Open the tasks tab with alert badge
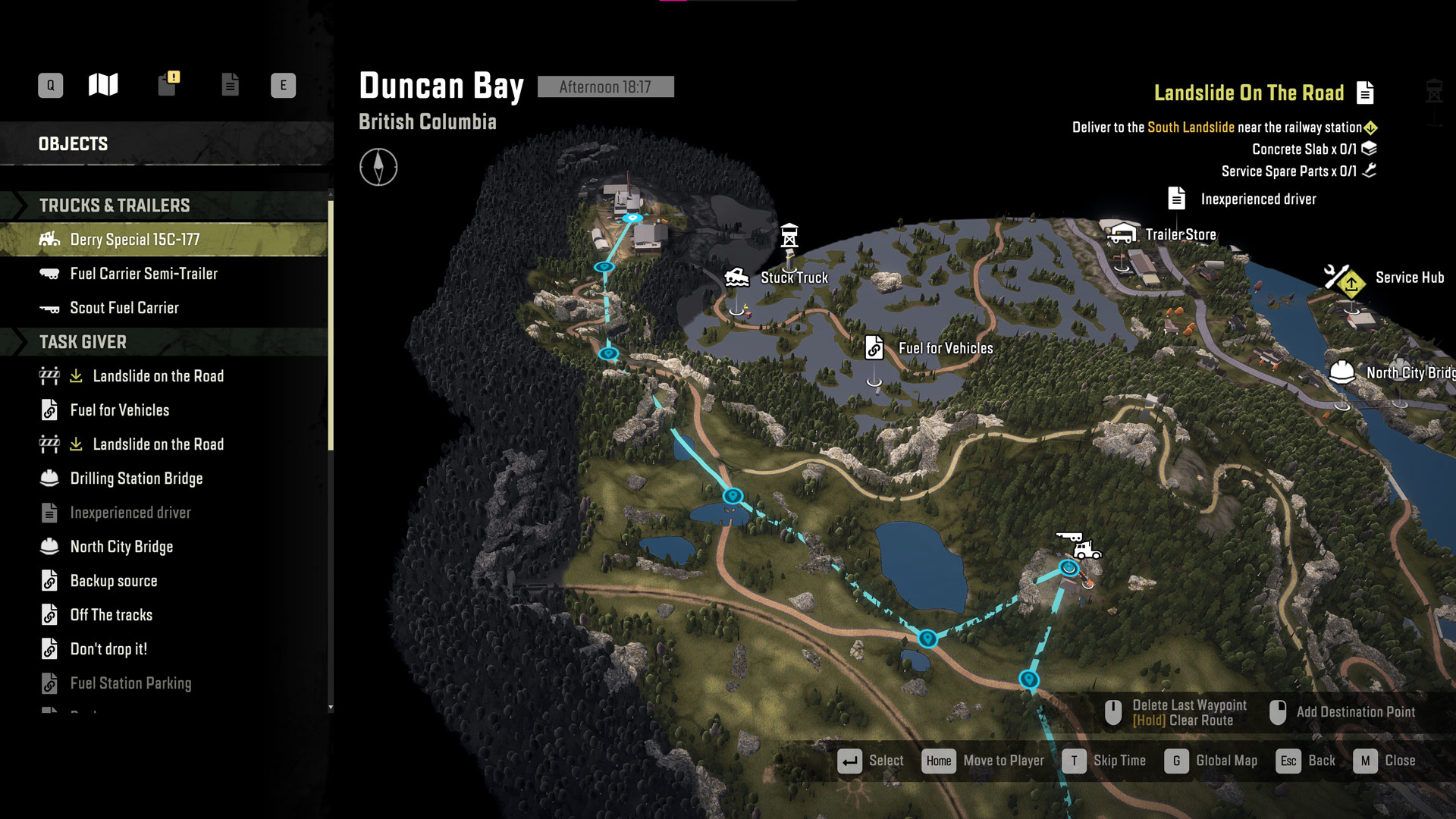Viewport: 1456px width, 819px height. [168, 85]
